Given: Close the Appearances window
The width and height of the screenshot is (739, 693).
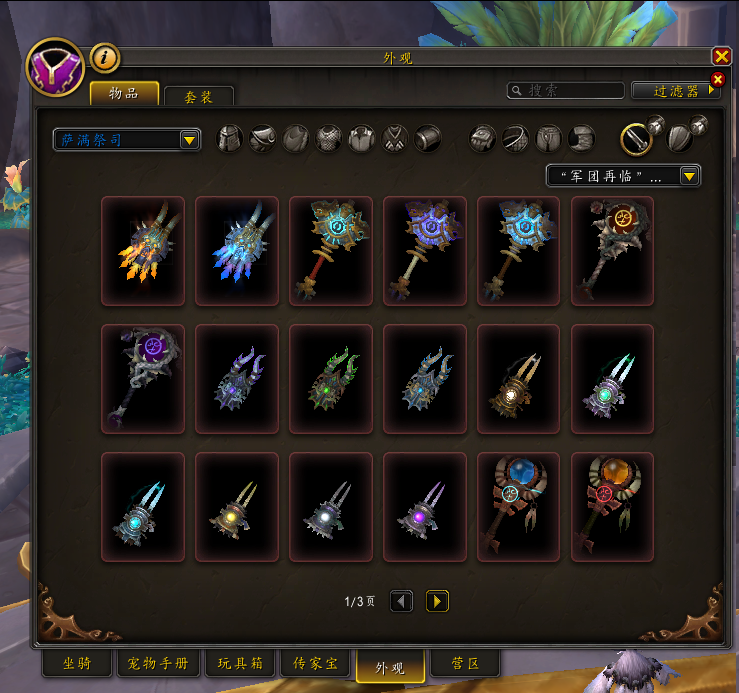Looking at the screenshot, I should coord(721,57).
